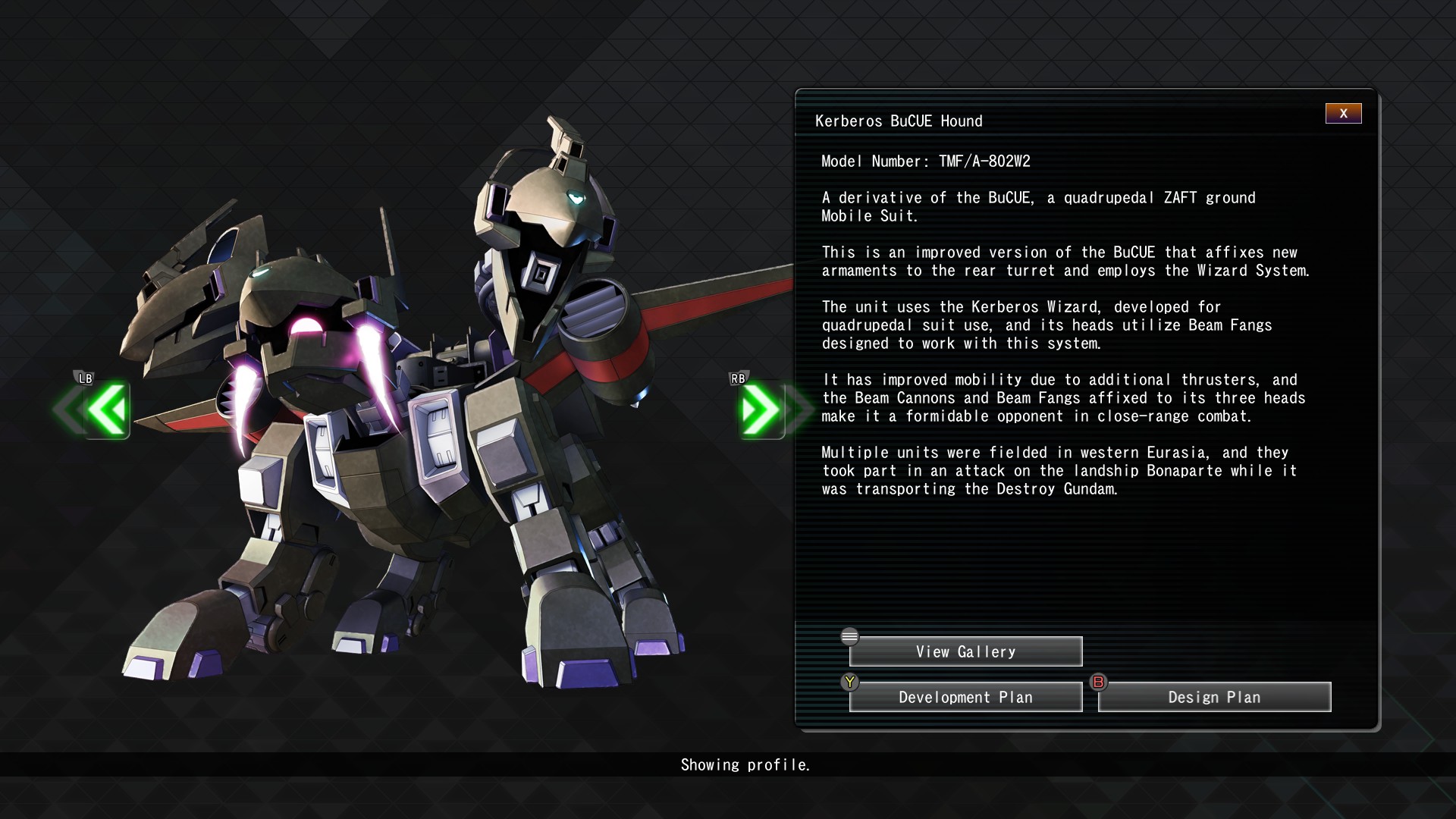Select the Development Plan button
Image resolution: width=1456 pixels, height=819 pixels.
(x=965, y=697)
